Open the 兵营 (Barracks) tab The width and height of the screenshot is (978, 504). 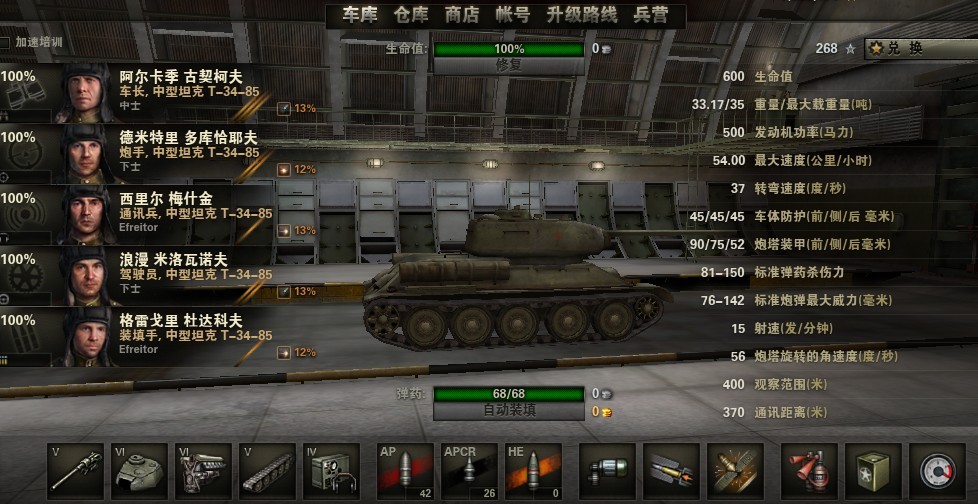click(x=652, y=15)
